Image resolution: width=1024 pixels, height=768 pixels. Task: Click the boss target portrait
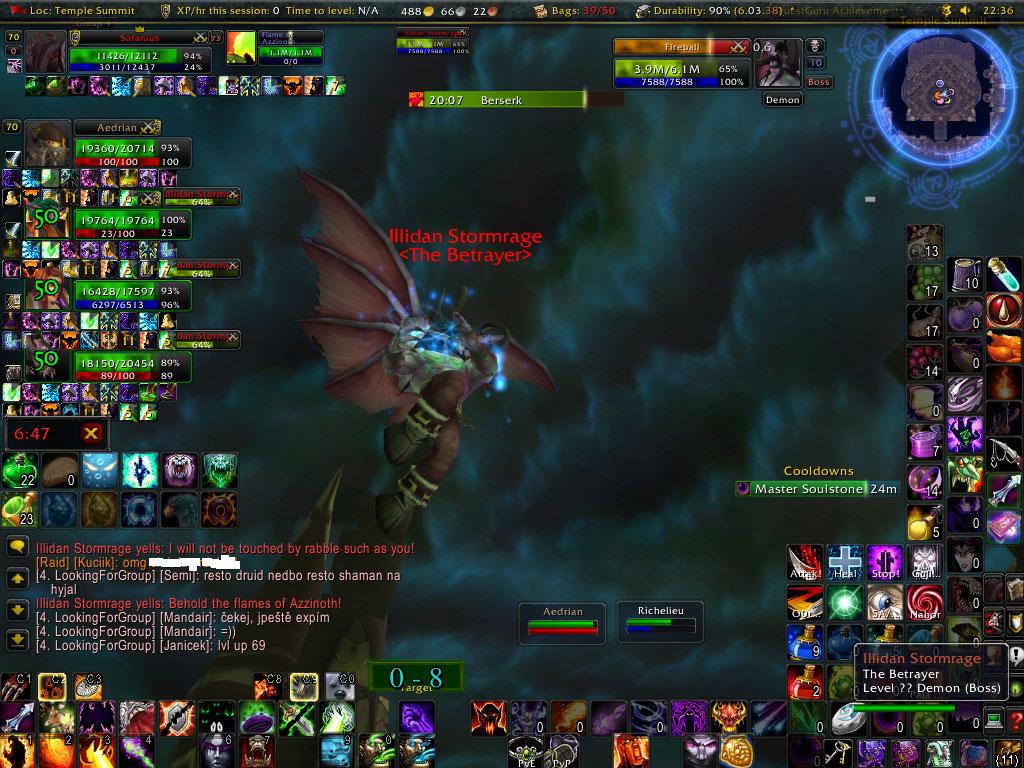pos(779,64)
